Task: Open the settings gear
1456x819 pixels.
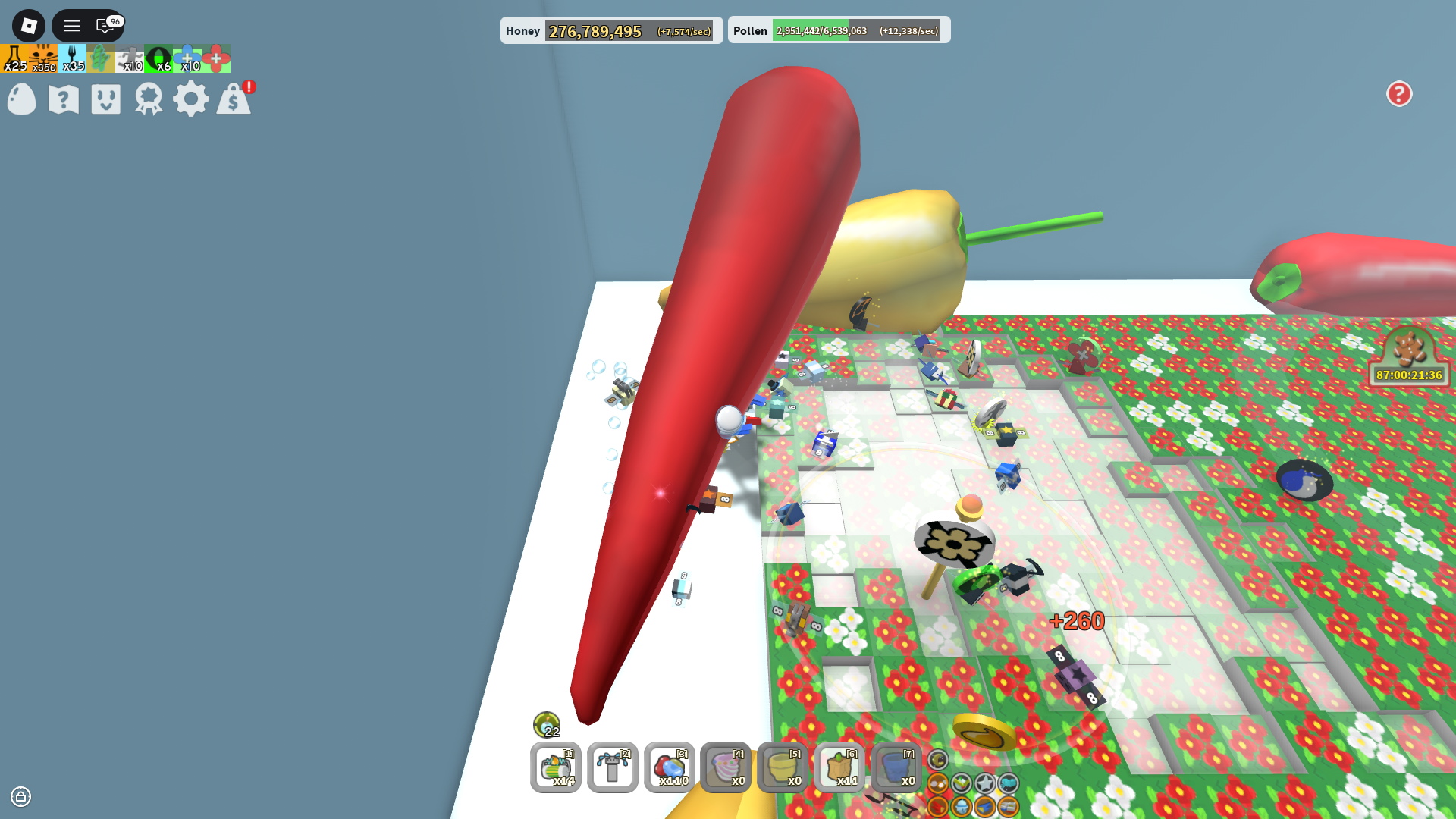Action: 191,99
